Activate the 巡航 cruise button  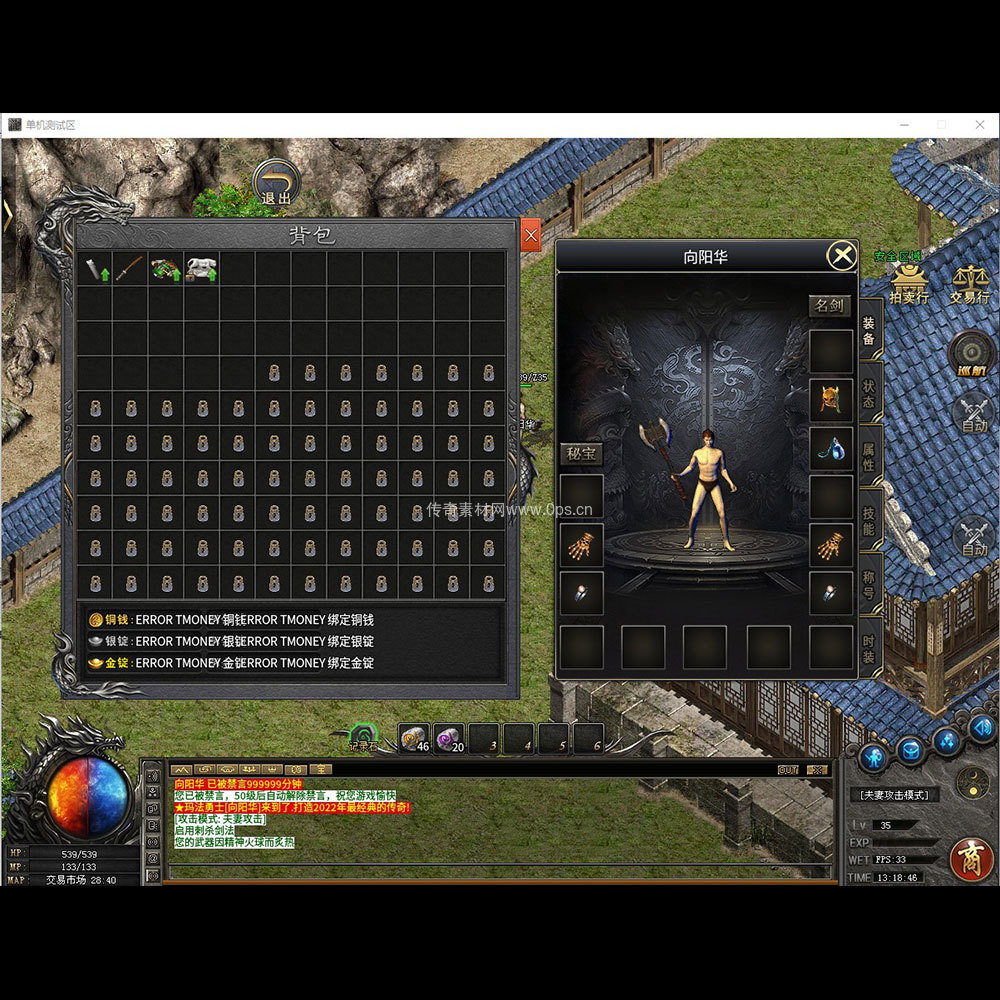(972, 353)
